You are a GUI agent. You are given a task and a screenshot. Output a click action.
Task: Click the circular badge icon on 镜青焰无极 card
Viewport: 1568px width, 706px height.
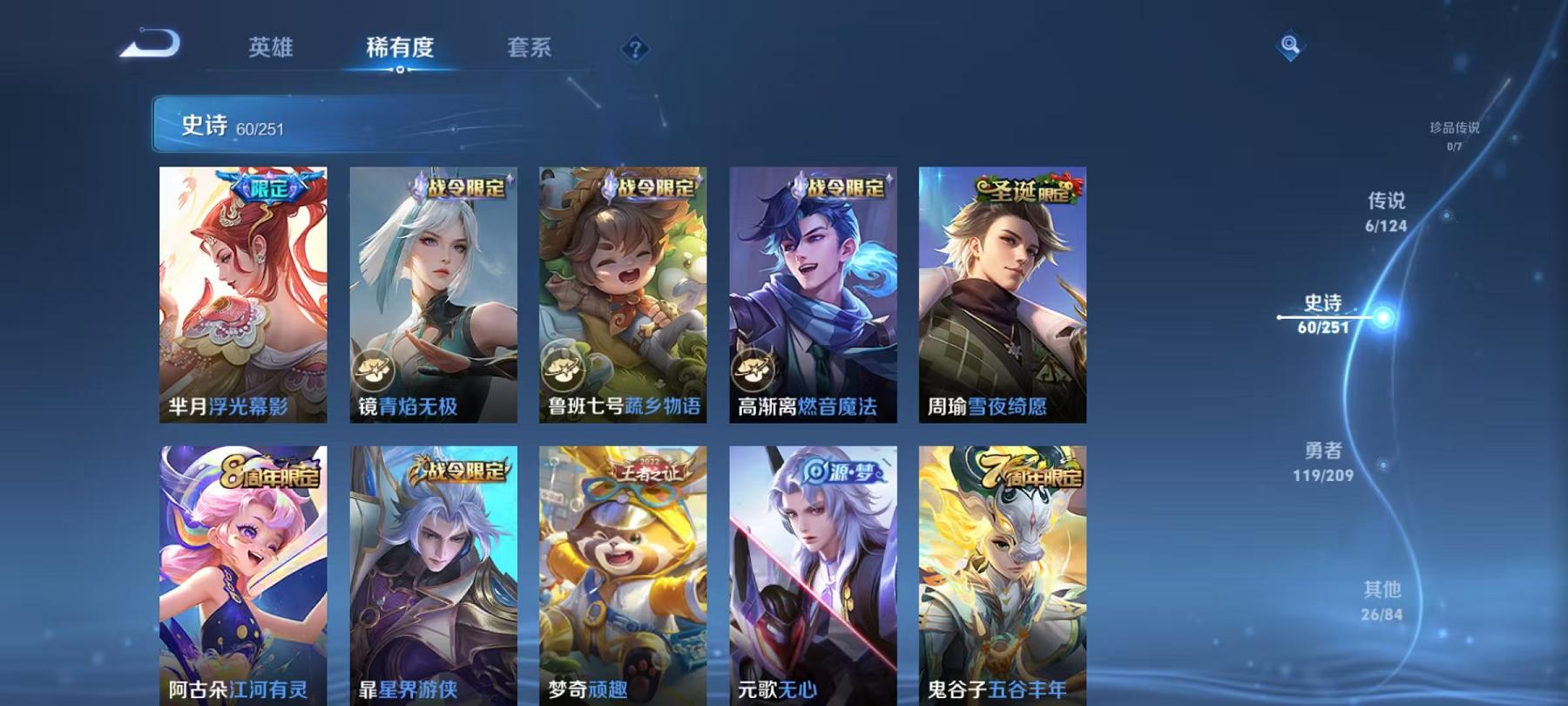point(375,369)
